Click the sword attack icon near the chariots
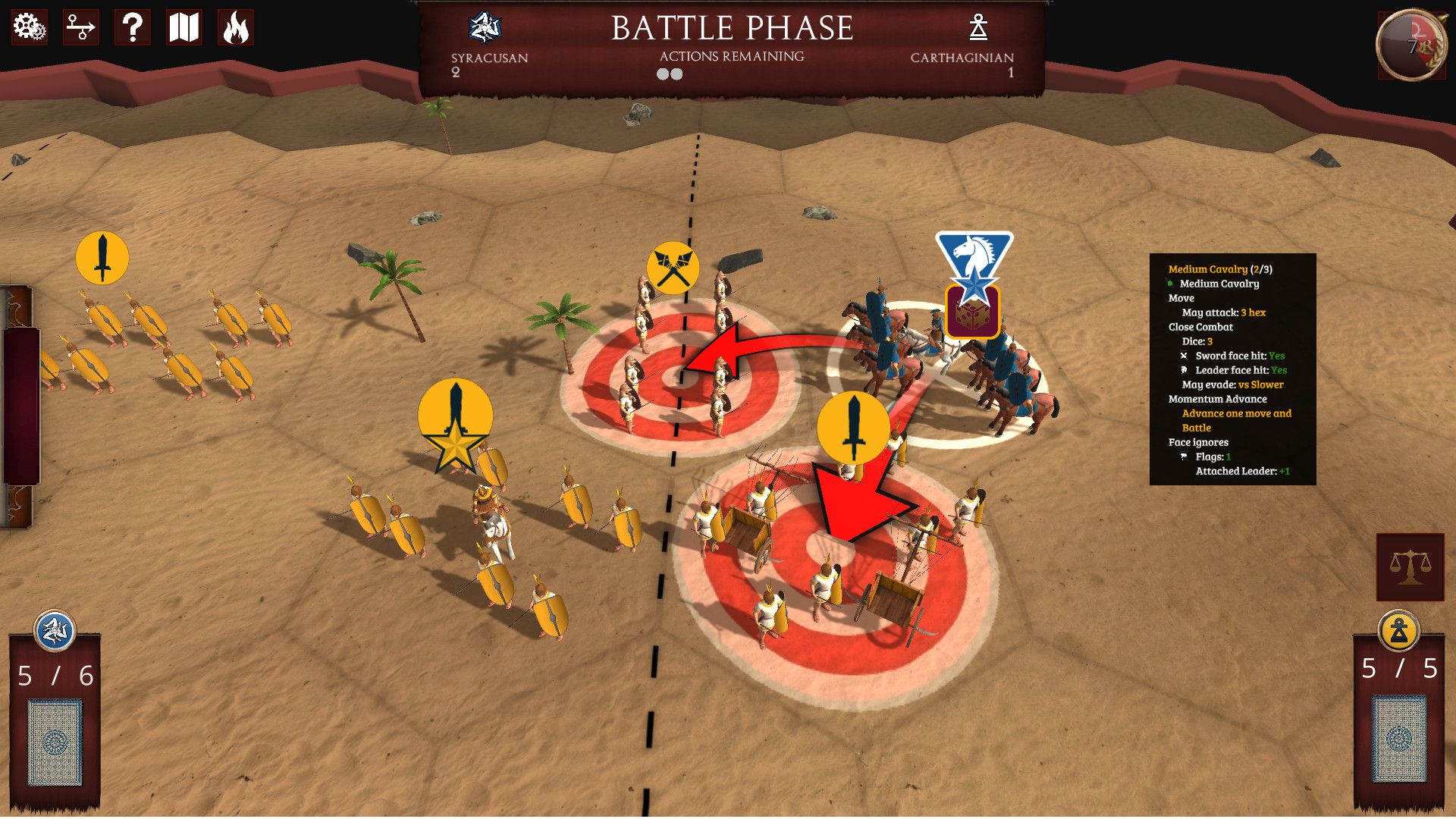The height and width of the screenshot is (819, 1456). pos(854,427)
